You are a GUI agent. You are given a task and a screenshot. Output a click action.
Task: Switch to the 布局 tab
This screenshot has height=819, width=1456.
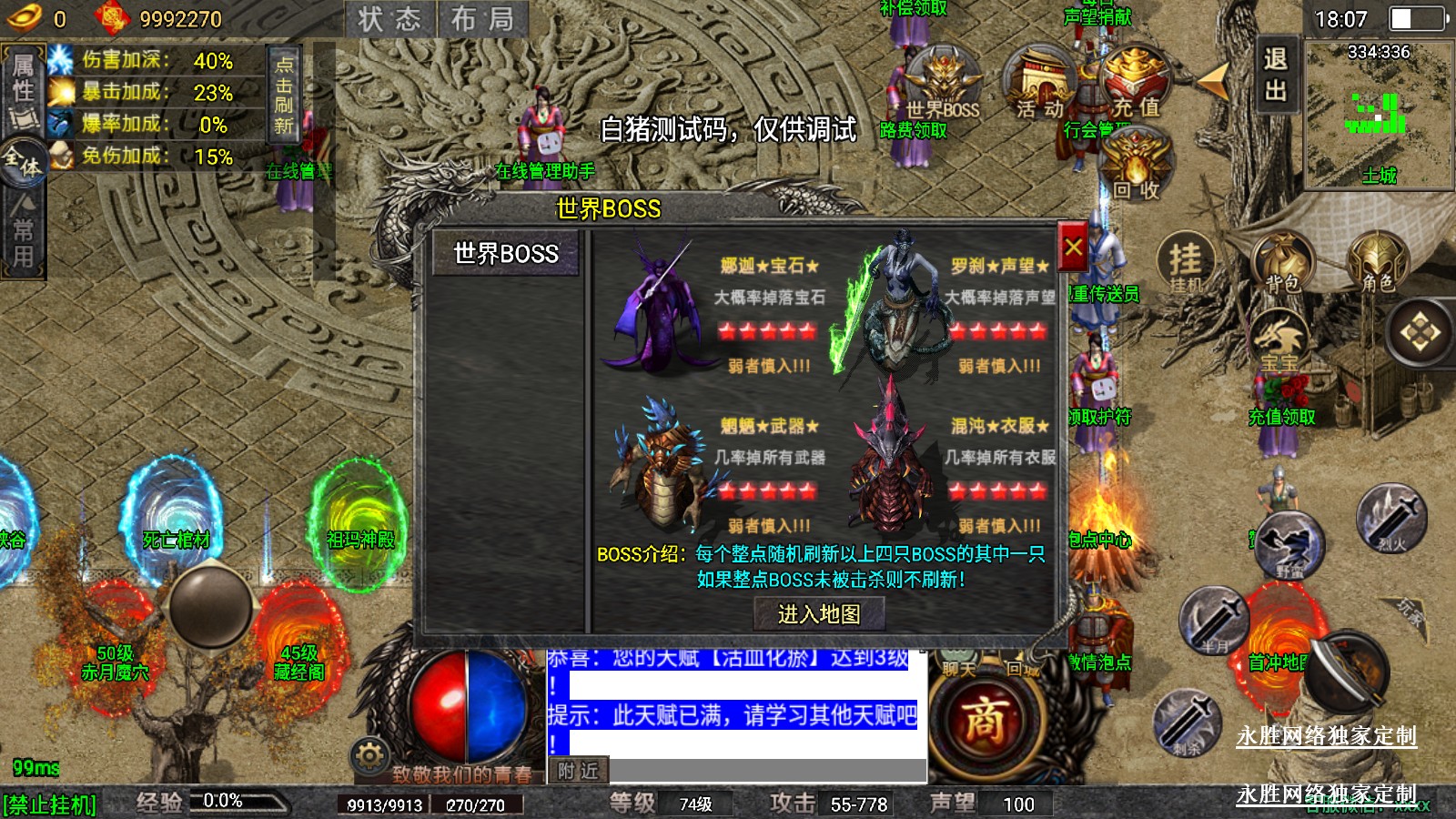(482, 19)
